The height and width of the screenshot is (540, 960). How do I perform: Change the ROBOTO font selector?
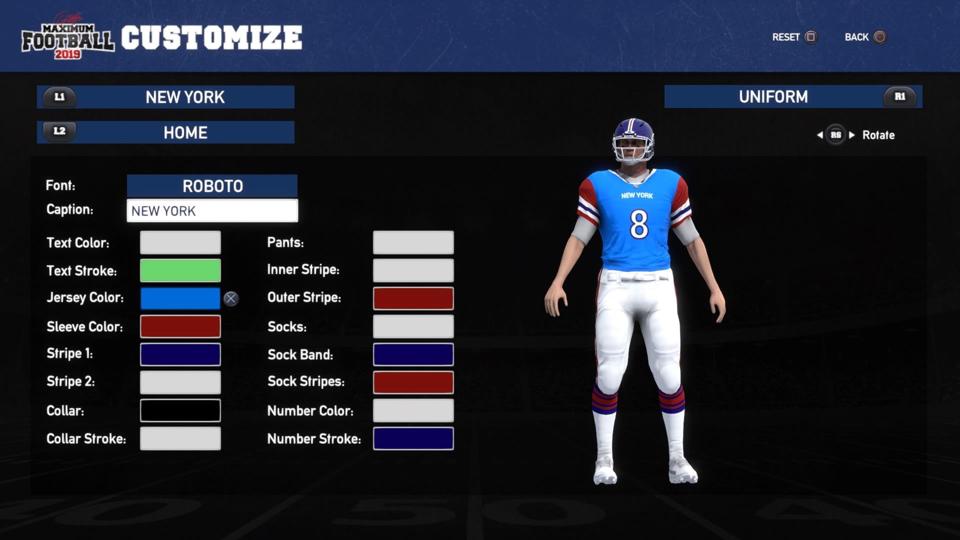[212, 186]
